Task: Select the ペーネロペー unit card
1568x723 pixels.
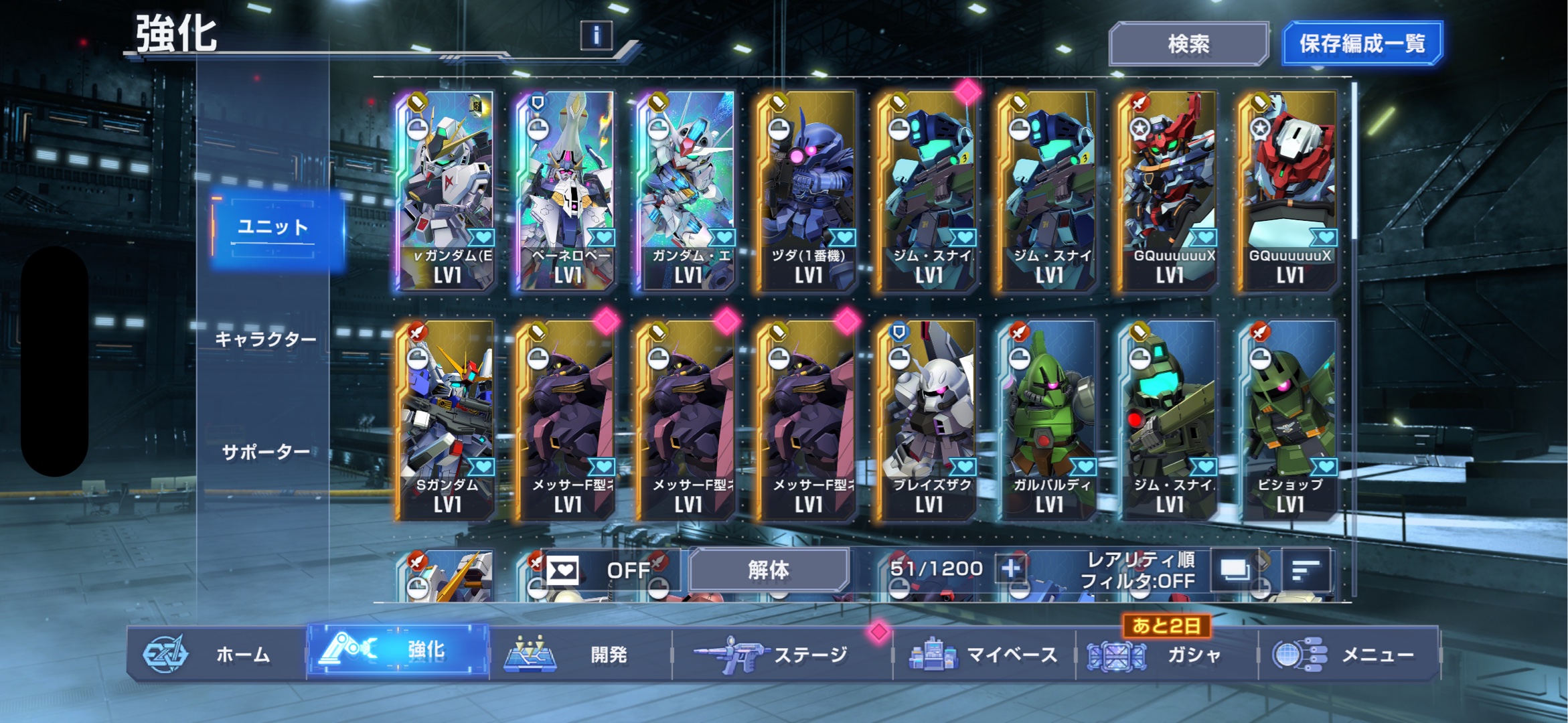Action: click(x=567, y=191)
